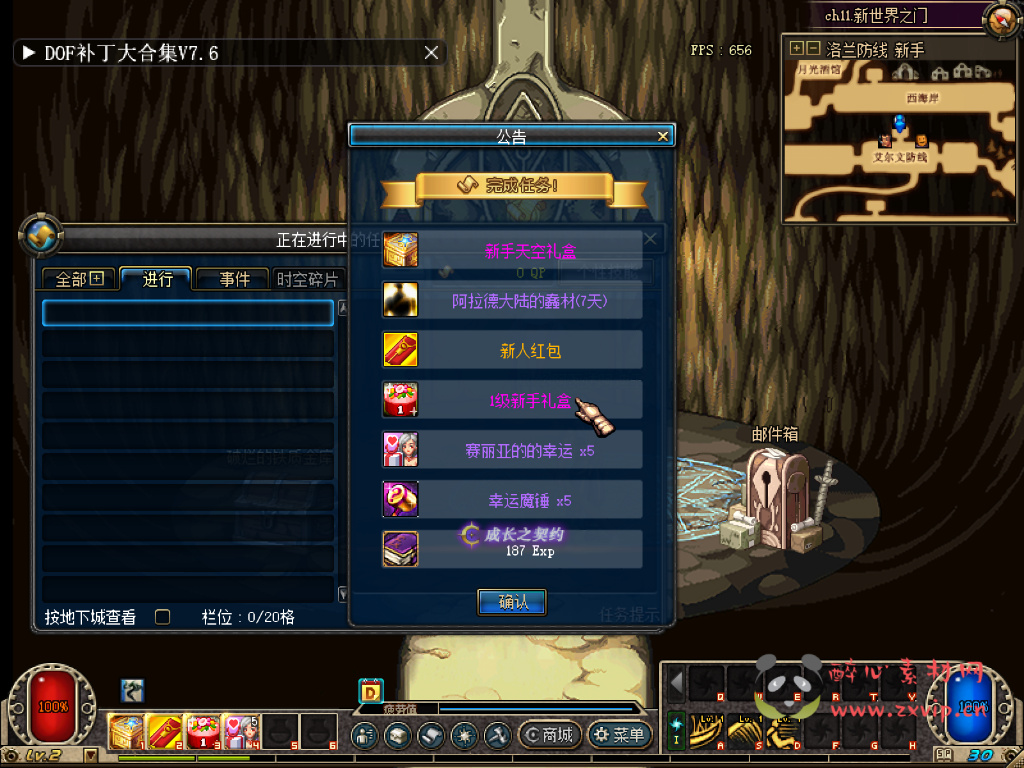Select the 幸运魔锤 x5 reward row
1024x768 pixels.
pos(512,499)
